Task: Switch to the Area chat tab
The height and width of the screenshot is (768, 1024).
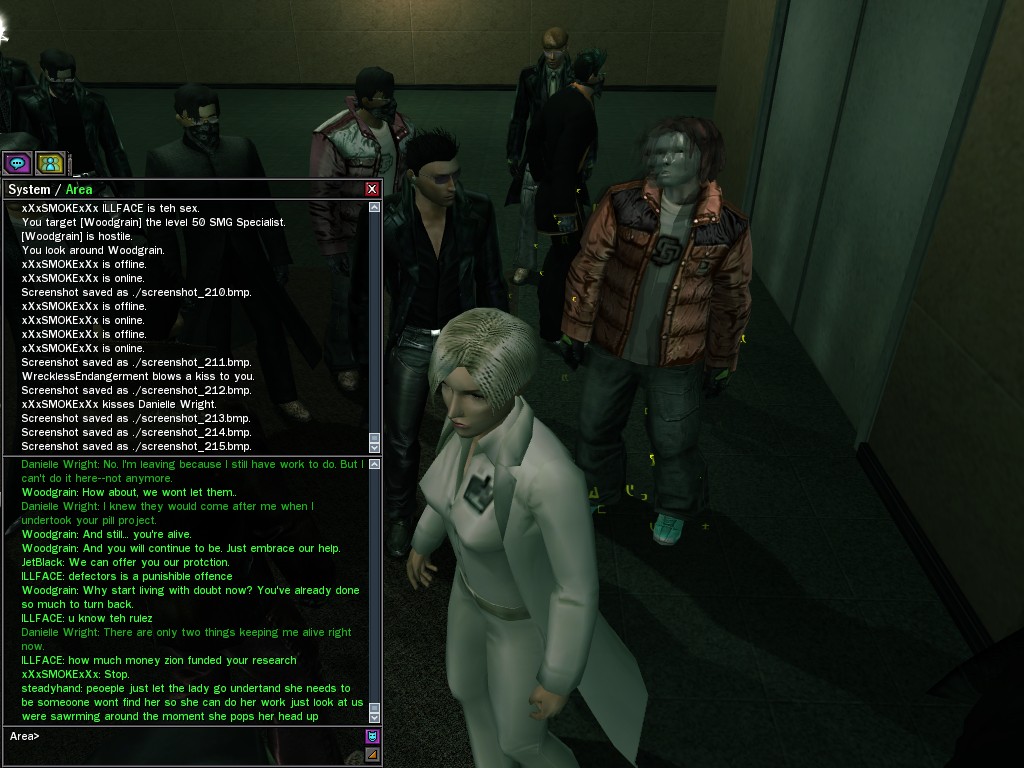Action: click(x=79, y=189)
